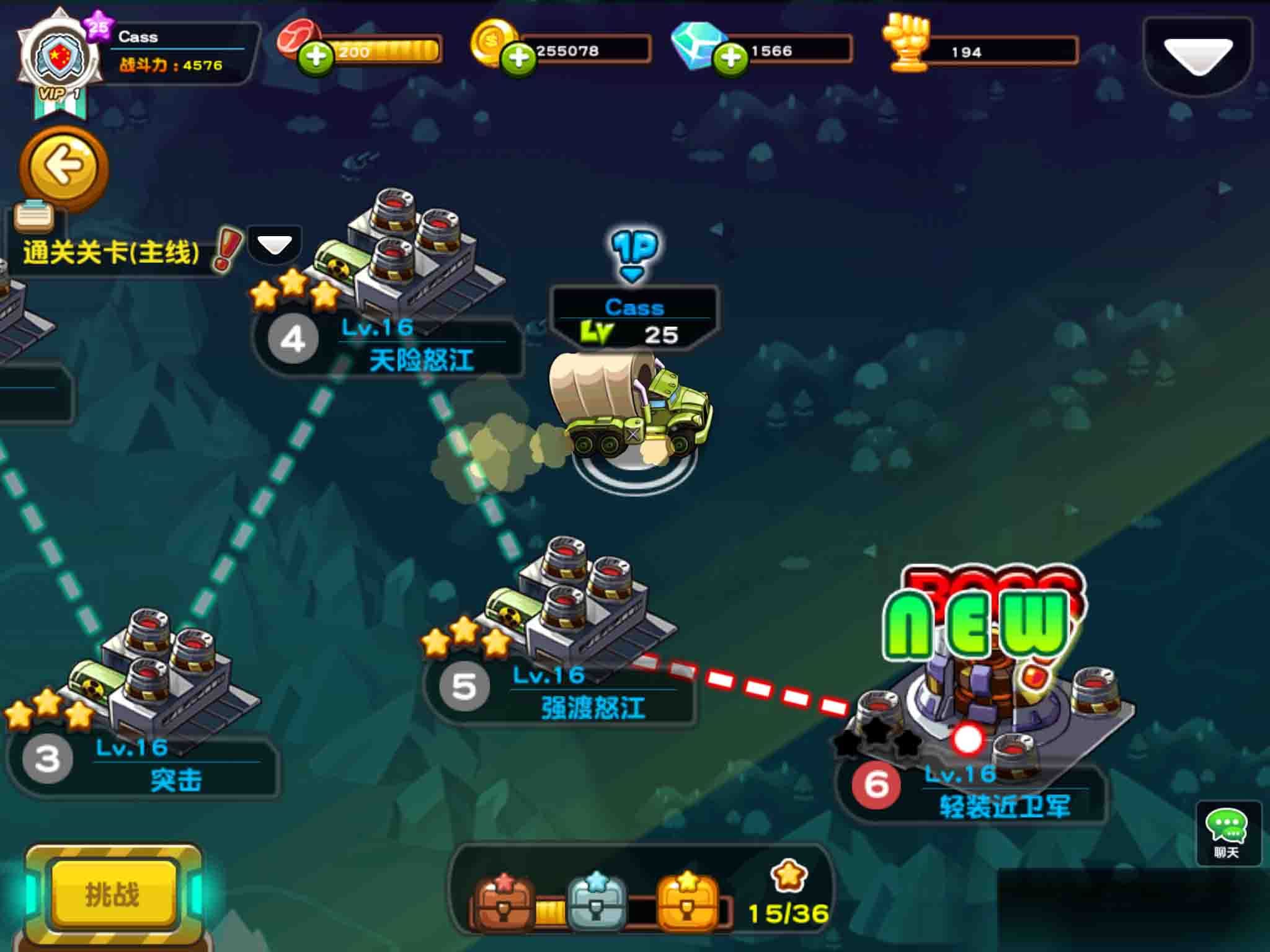Image resolution: width=1270 pixels, height=952 pixels.
Task: Tap the trophy fist ranking icon
Action: pyautogui.click(x=908, y=43)
